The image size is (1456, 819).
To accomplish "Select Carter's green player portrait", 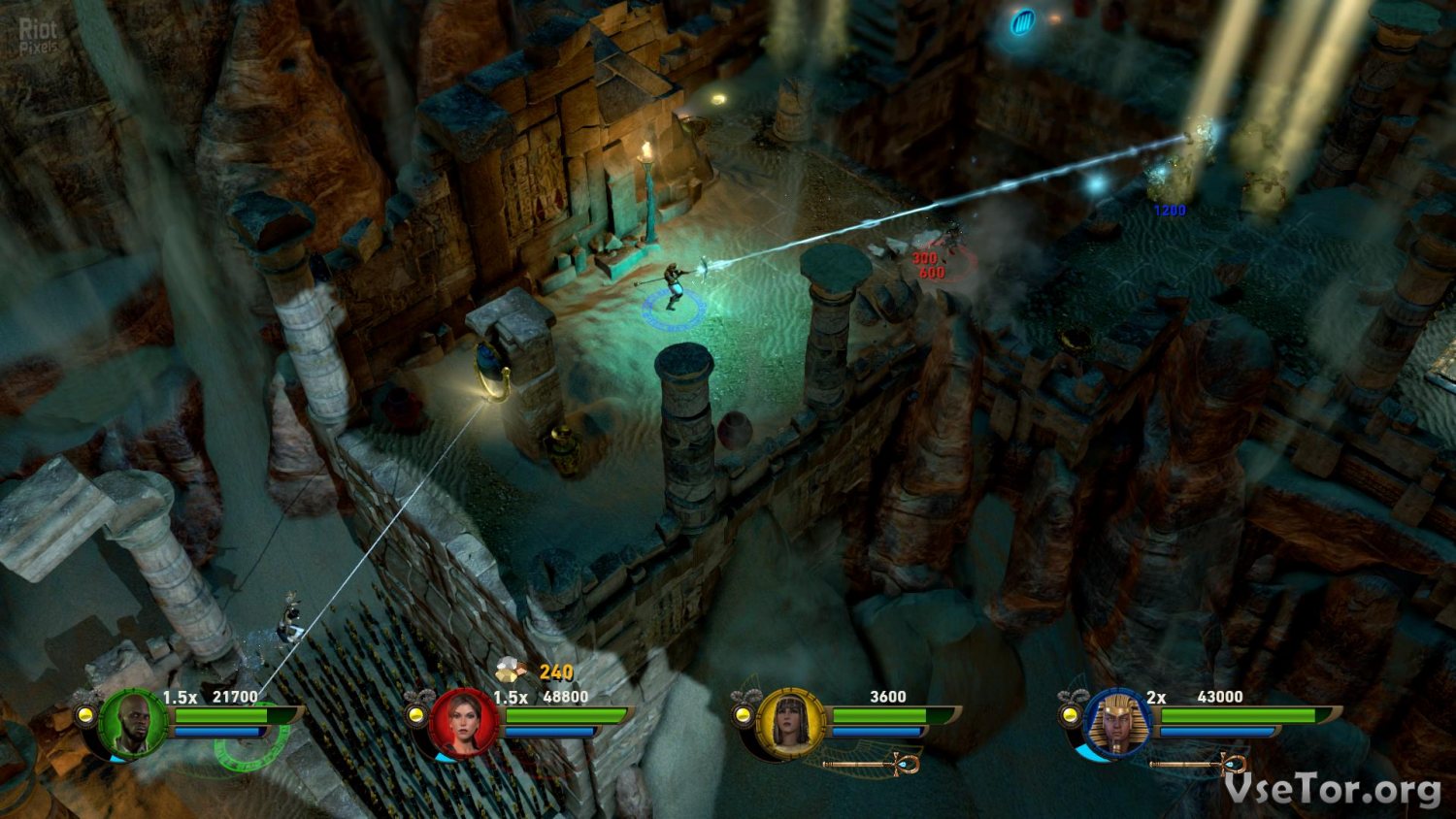I will click(132, 723).
